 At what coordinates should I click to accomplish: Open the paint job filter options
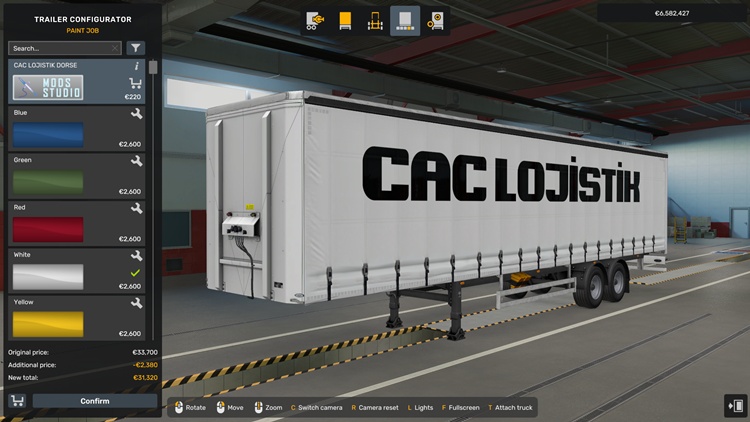[x=136, y=48]
